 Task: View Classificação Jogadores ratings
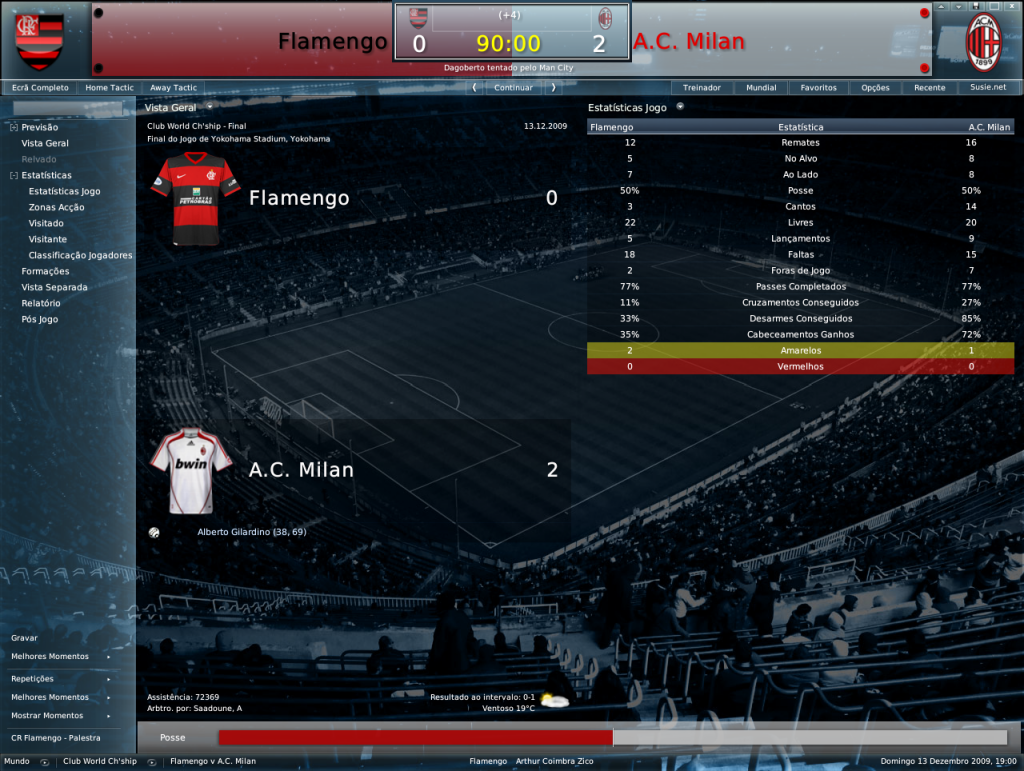(81, 255)
